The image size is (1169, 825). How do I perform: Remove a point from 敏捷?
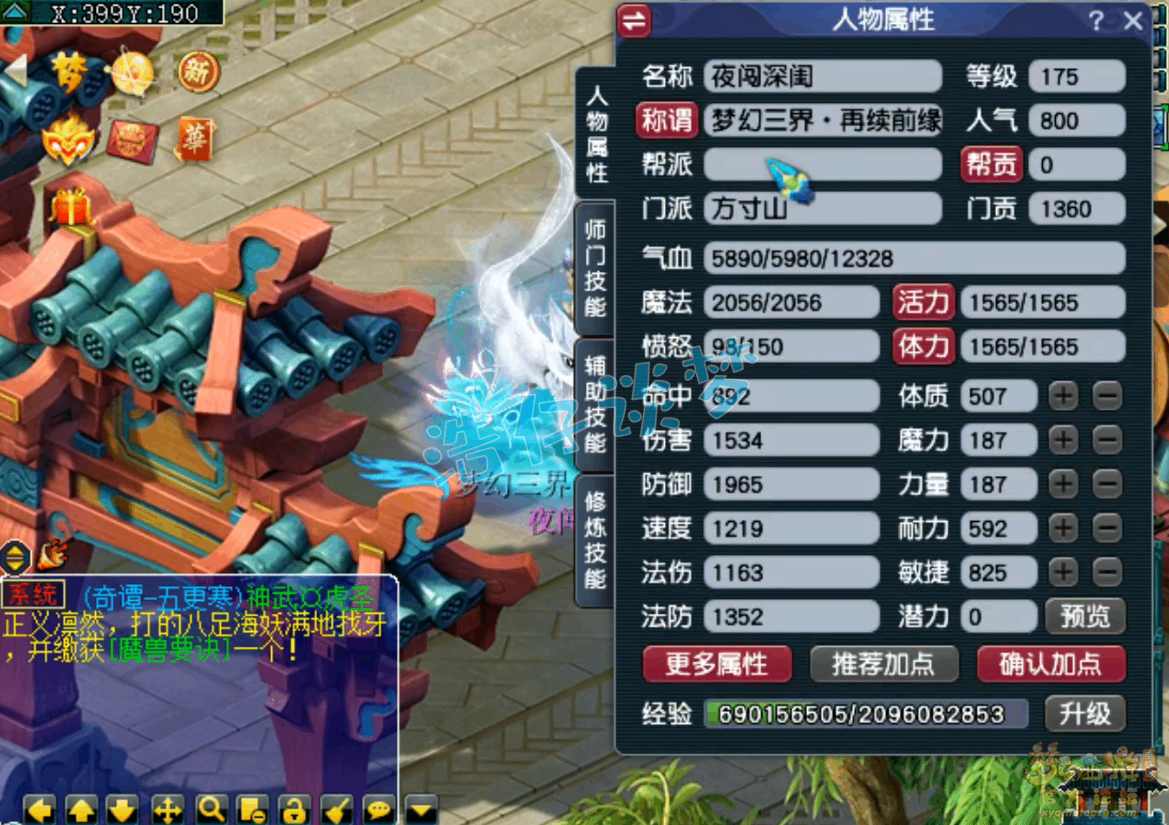pos(1107,572)
